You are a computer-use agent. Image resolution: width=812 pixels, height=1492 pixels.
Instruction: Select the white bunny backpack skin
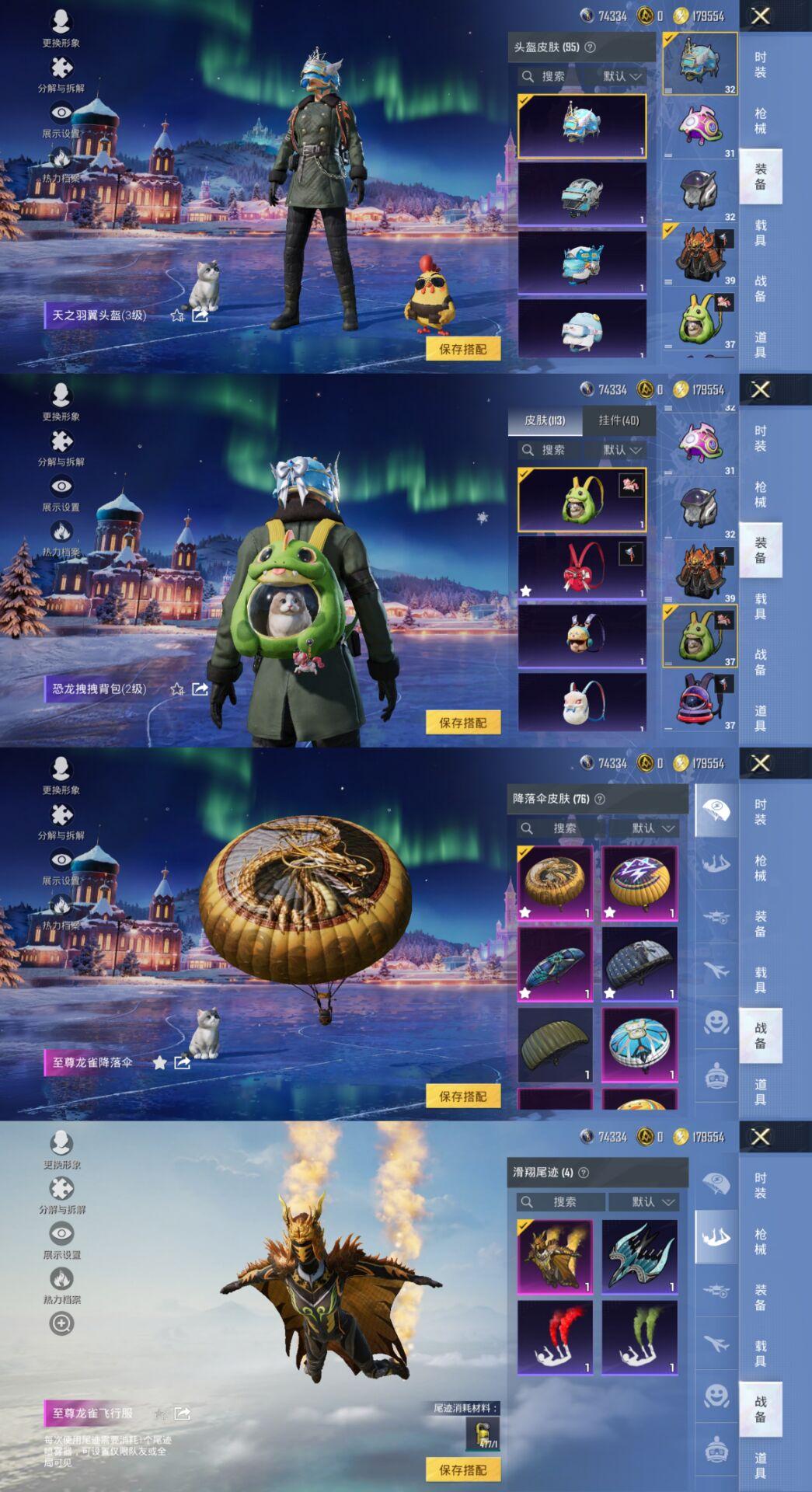[x=582, y=702]
